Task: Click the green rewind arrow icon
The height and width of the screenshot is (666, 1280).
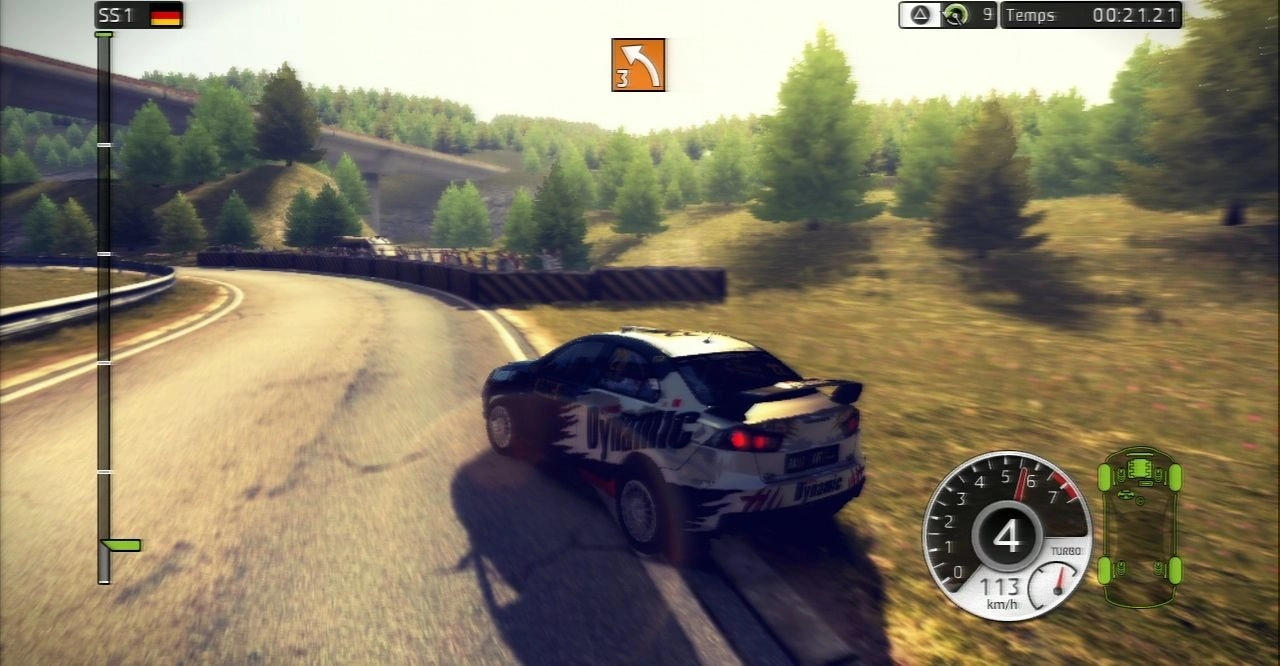Action: [x=956, y=15]
